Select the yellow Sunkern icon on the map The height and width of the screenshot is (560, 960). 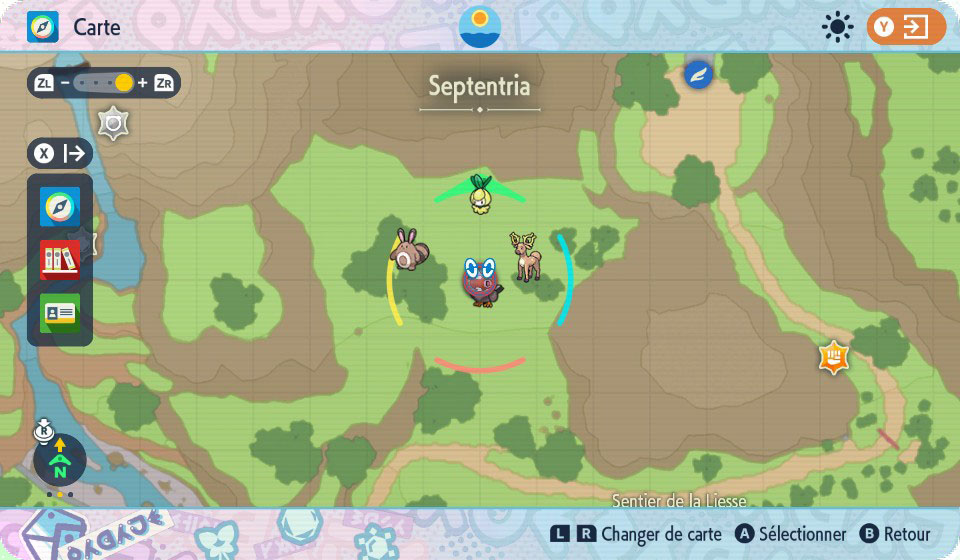click(481, 194)
